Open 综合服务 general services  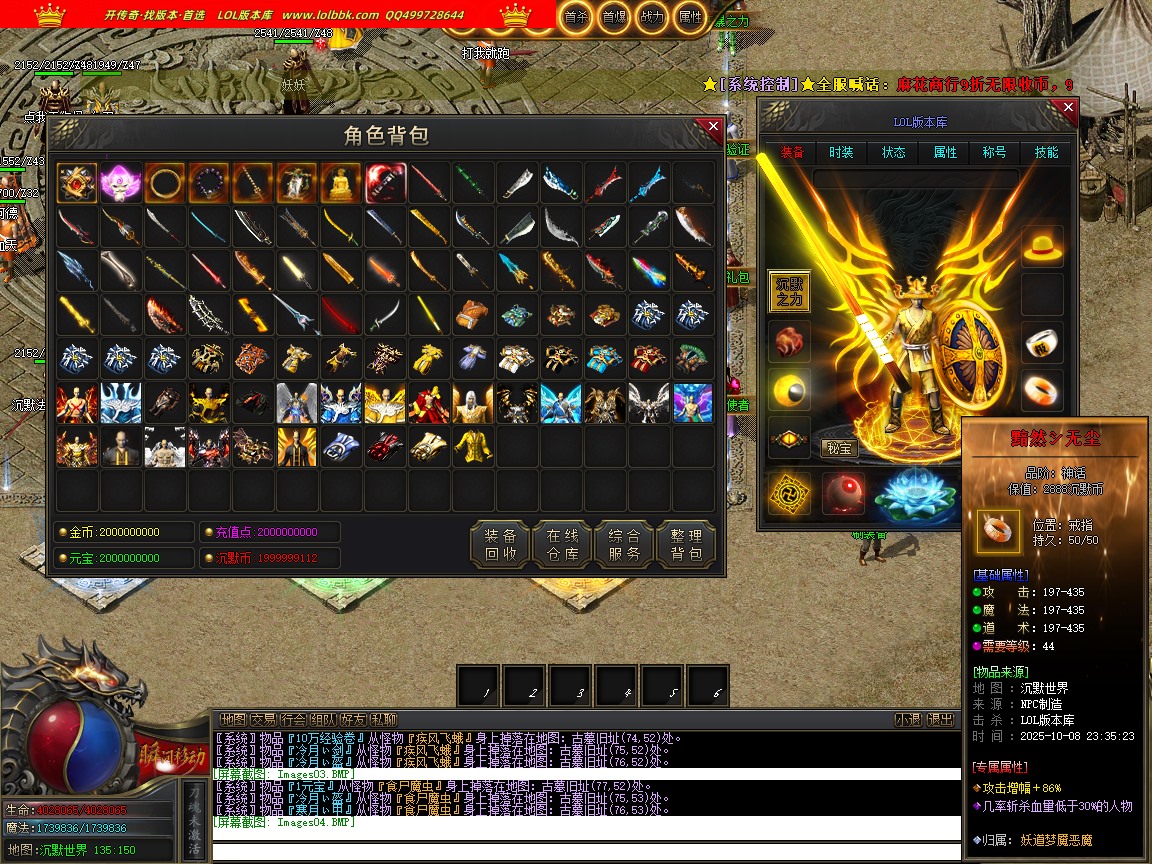tap(624, 543)
